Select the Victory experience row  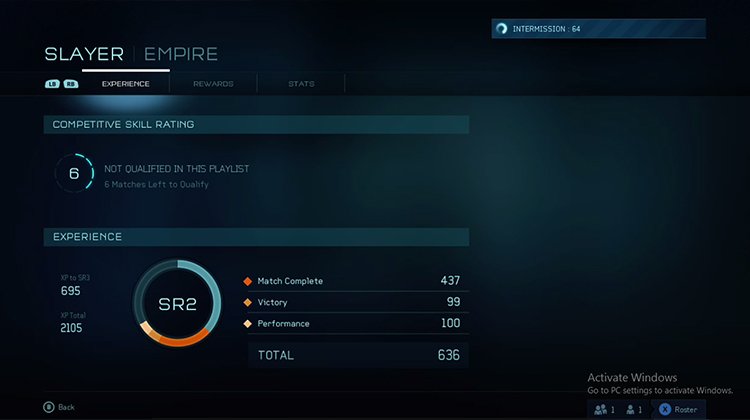point(352,302)
